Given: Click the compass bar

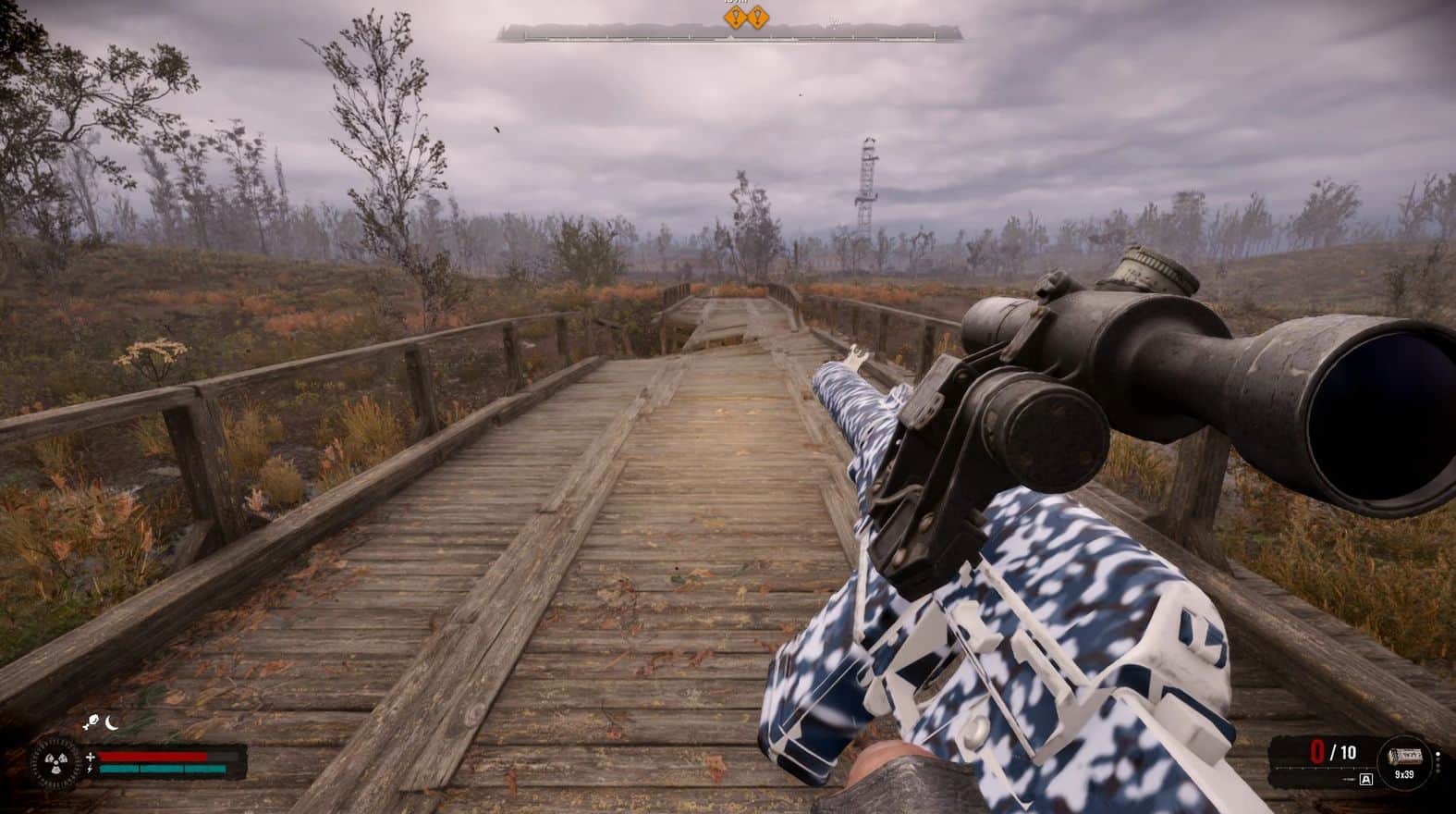Looking at the screenshot, I should pos(728,34).
